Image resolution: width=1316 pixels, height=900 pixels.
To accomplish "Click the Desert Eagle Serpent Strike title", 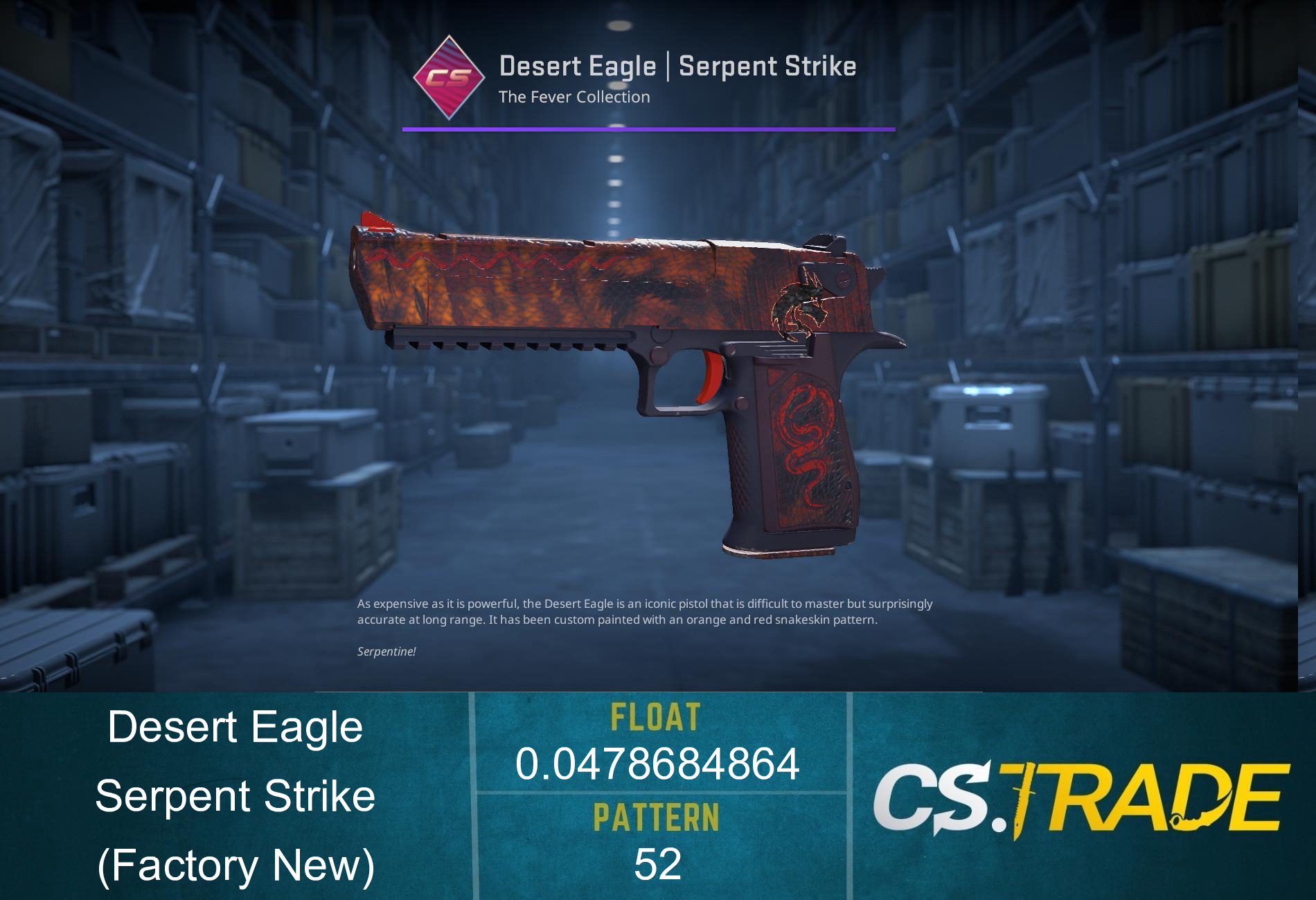I will [677, 66].
